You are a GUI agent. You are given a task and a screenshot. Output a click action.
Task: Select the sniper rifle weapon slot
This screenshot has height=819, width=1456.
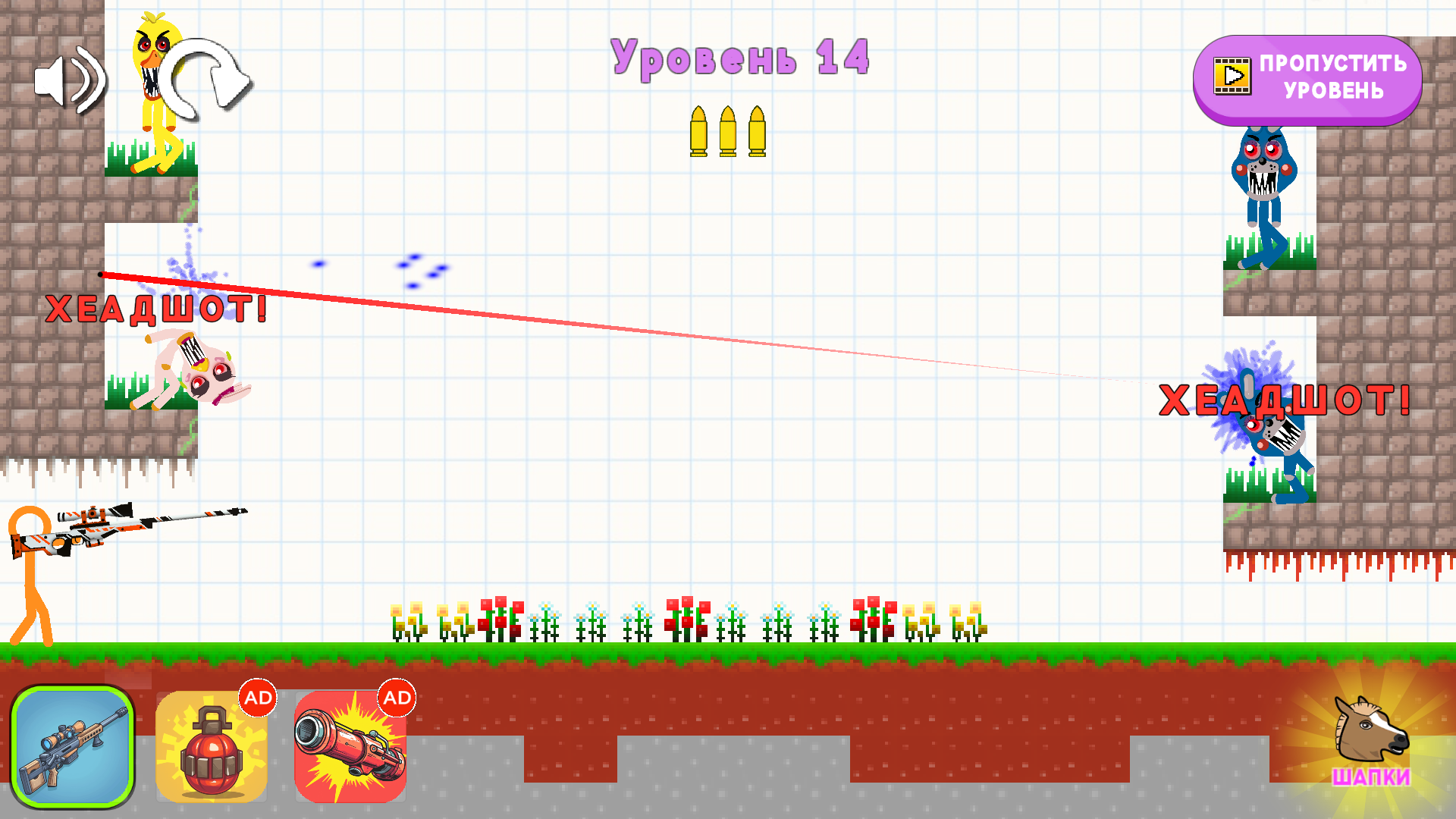pos(74,747)
